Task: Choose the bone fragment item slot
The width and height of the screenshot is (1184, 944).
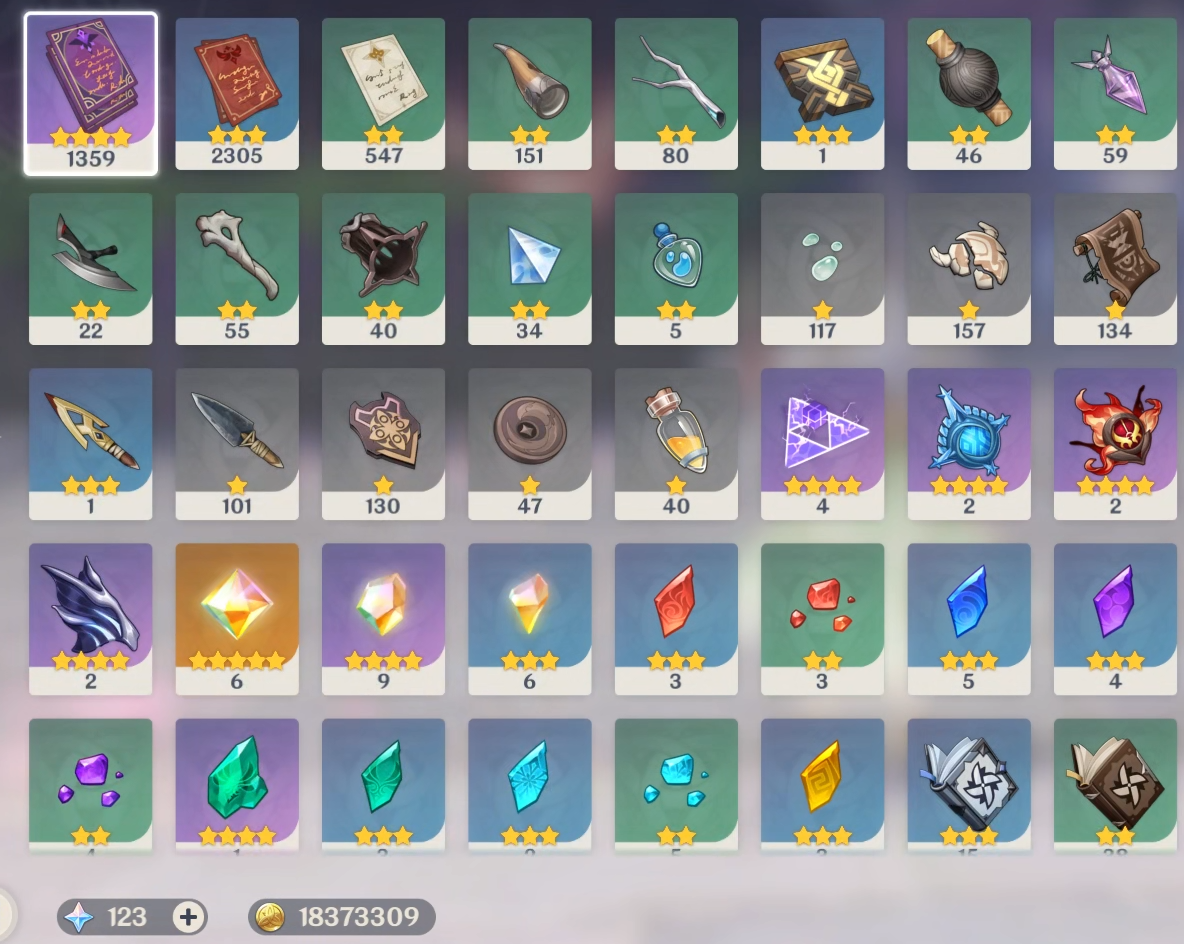Action: click(x=237, y=267)
